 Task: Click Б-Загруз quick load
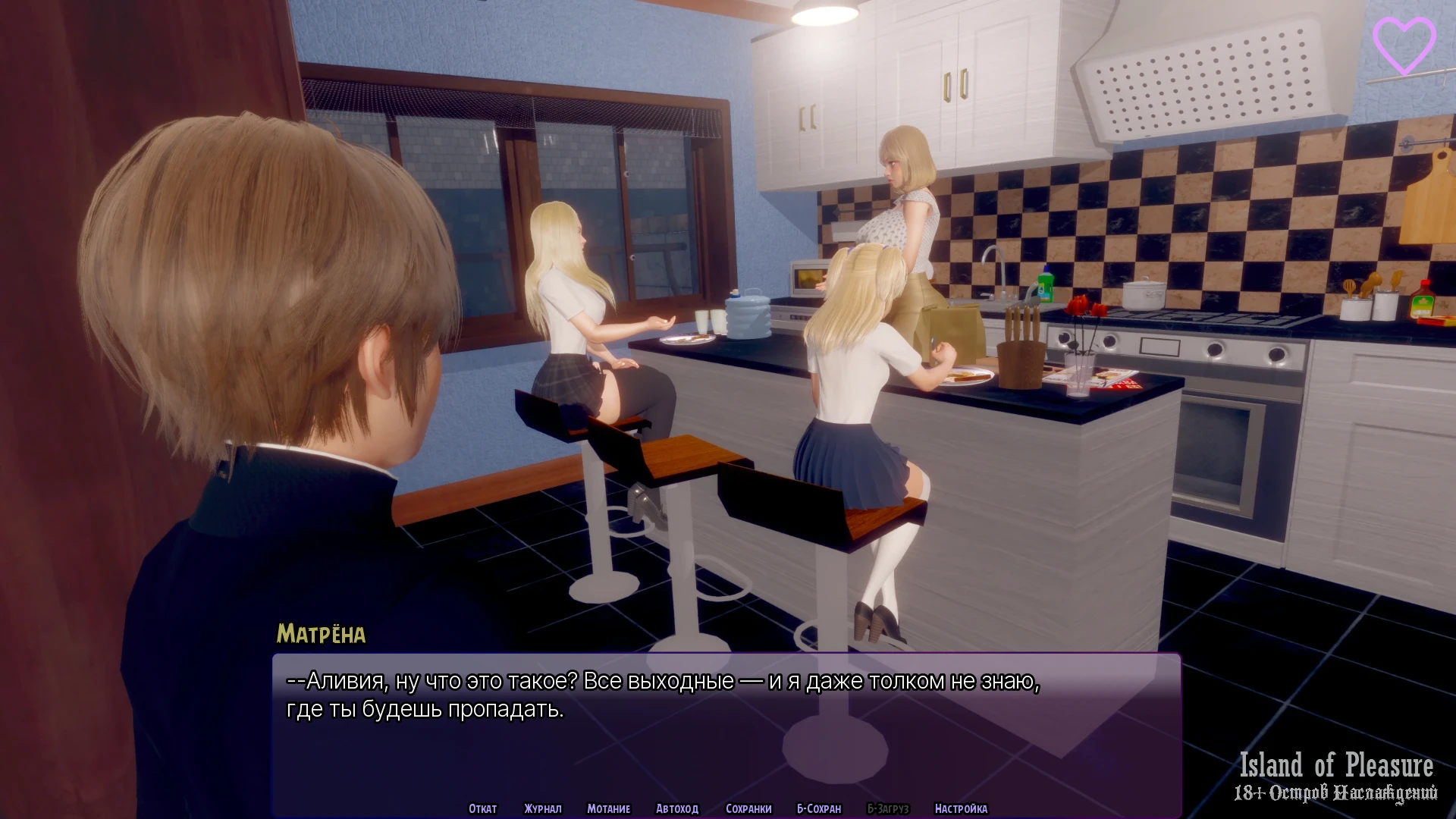[x=887, y=808]
